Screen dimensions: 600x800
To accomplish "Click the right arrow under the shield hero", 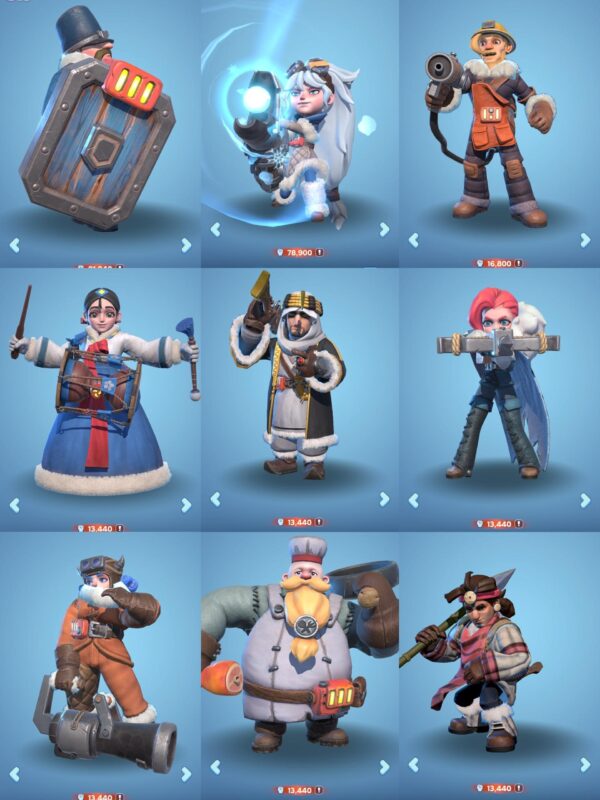I will (186, 244).
